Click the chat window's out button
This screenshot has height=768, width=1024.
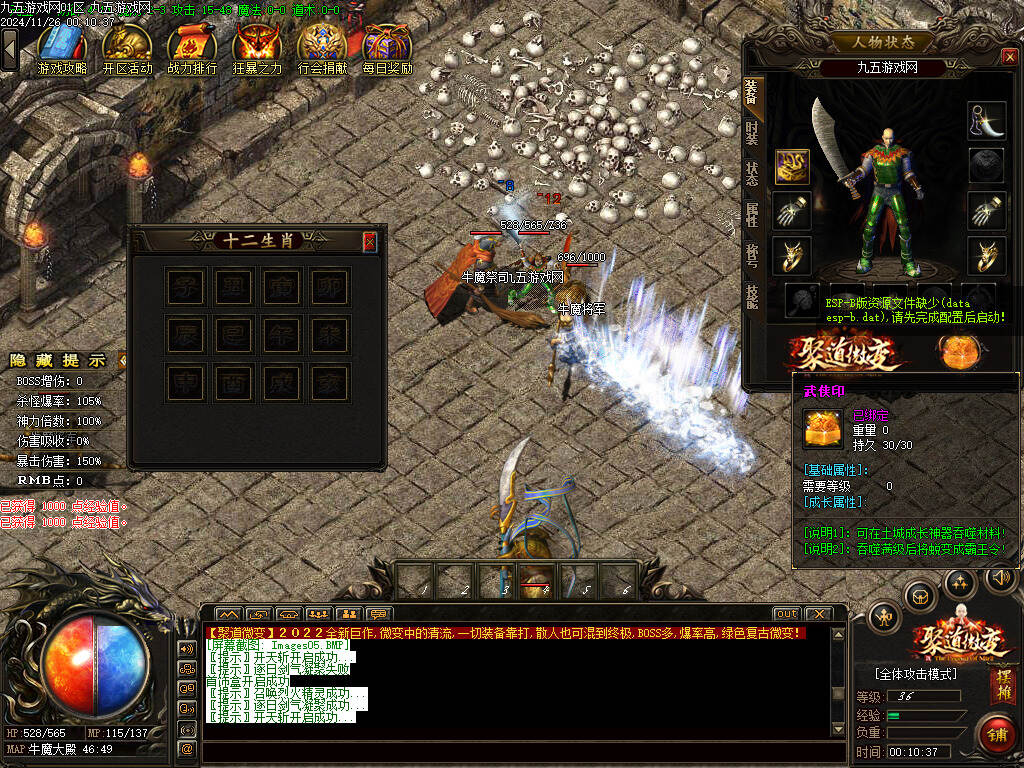786,613
